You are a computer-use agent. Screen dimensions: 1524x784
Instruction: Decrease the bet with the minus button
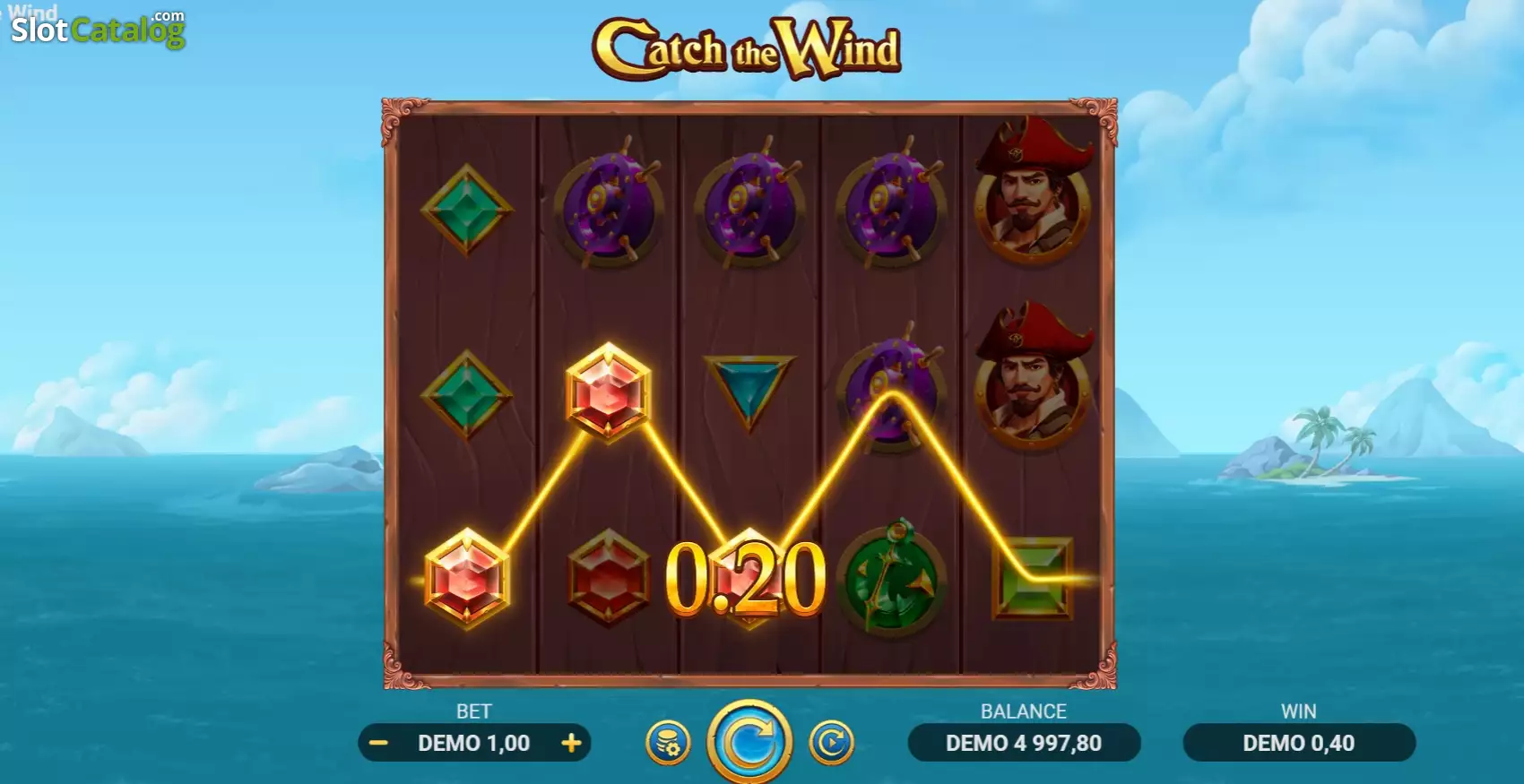point(379,743)
